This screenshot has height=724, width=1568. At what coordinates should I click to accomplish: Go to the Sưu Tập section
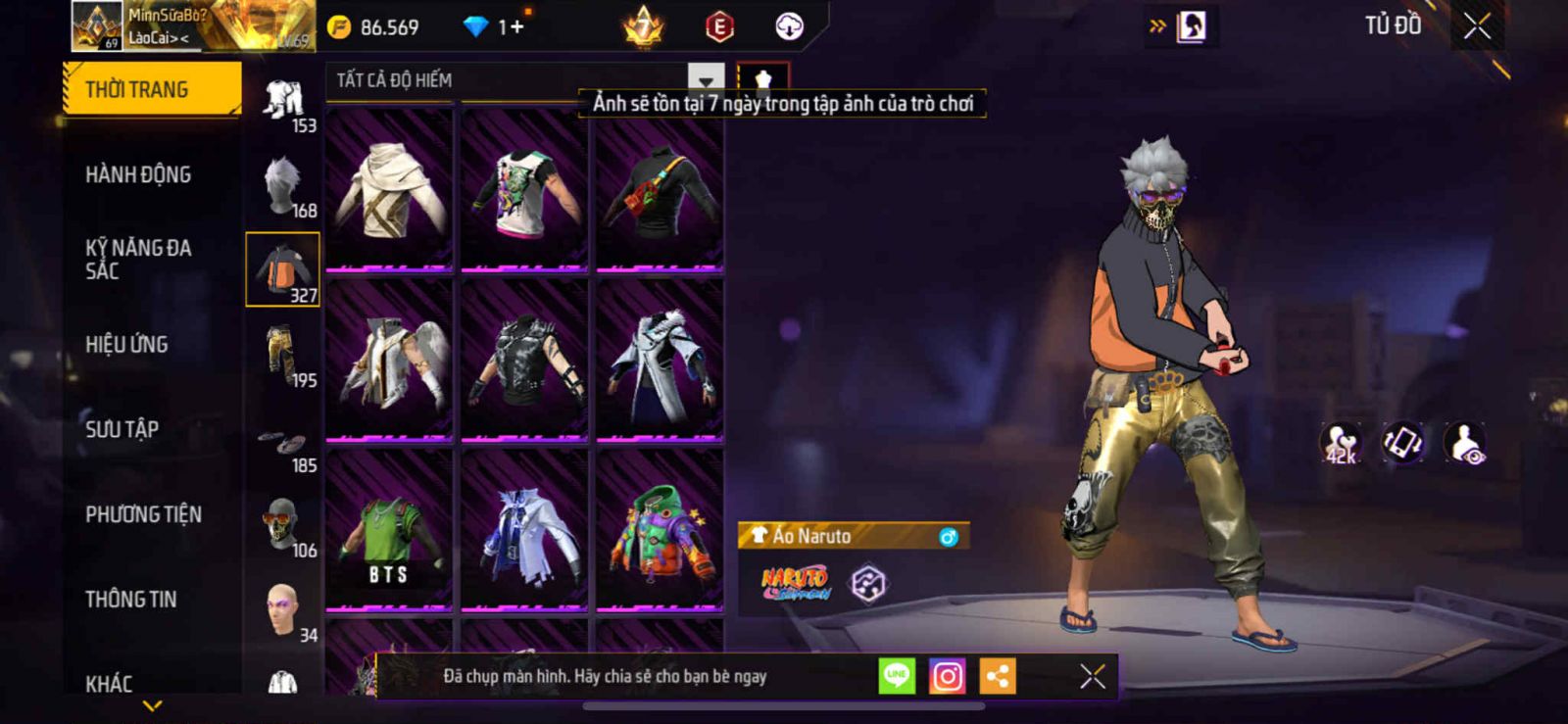[x=122, y=429]
